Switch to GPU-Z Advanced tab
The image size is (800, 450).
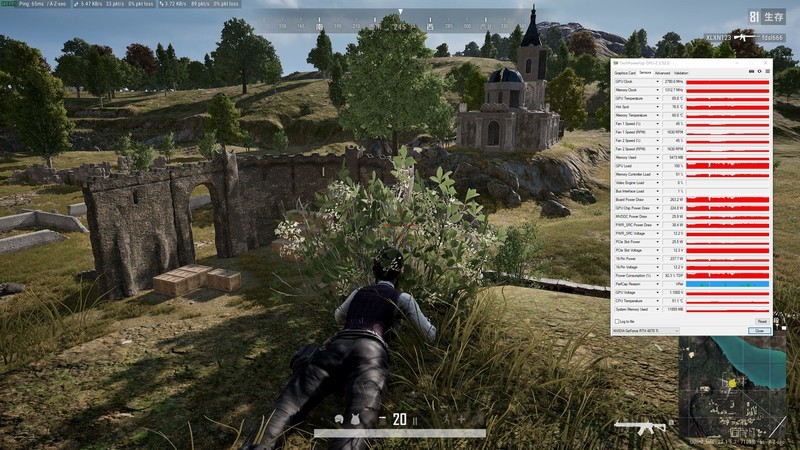[663, 72]
